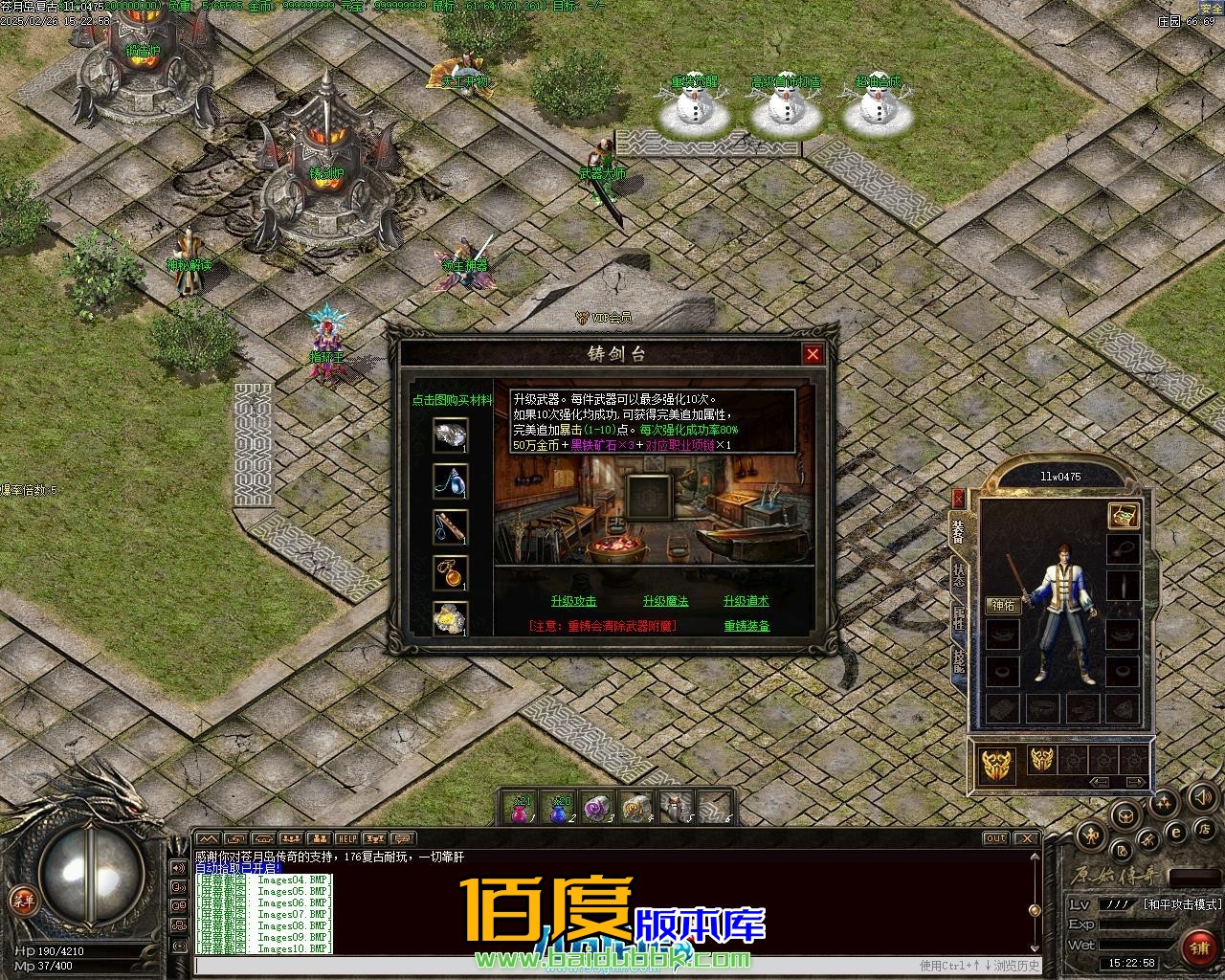1225x980 pixels.
Task: Click the 神佑 button on character panel
Action: pyautogui.click(x=1003, y=606)
